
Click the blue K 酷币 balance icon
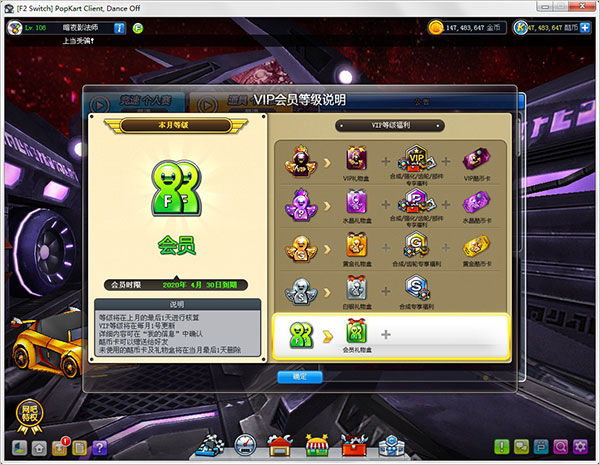tap(521, 27)
